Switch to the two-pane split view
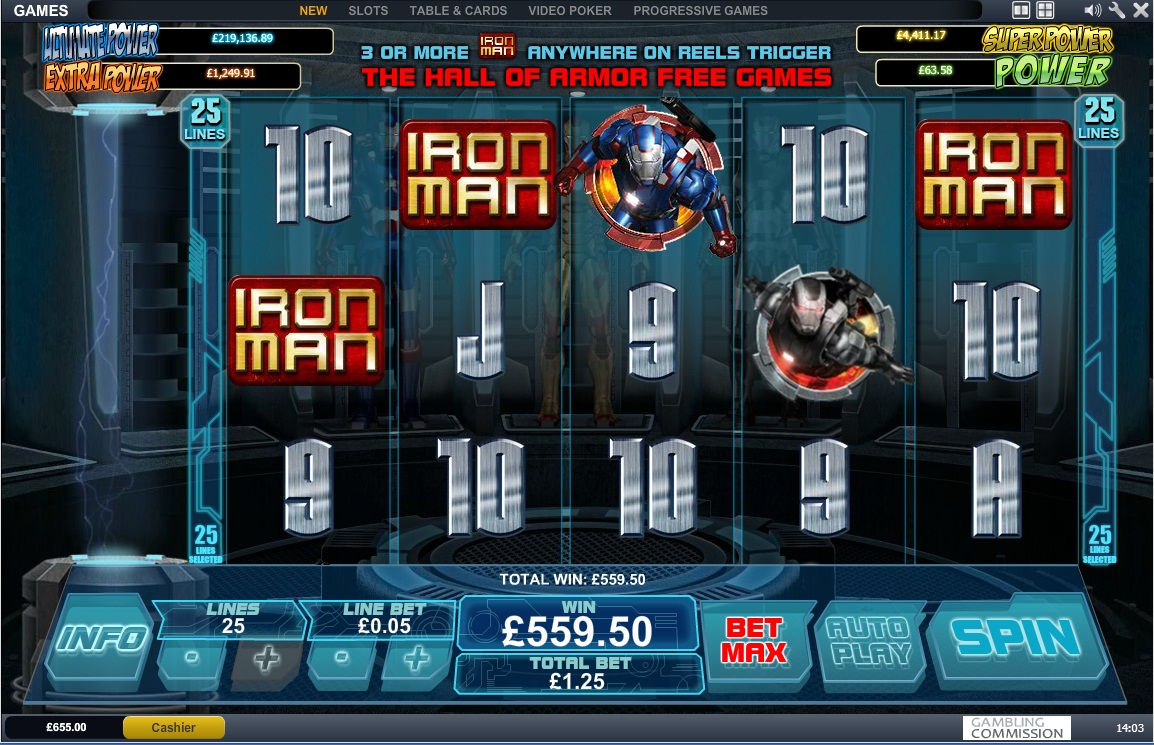The width and height of the screenshot is (1154, 745). (1021, 11)
